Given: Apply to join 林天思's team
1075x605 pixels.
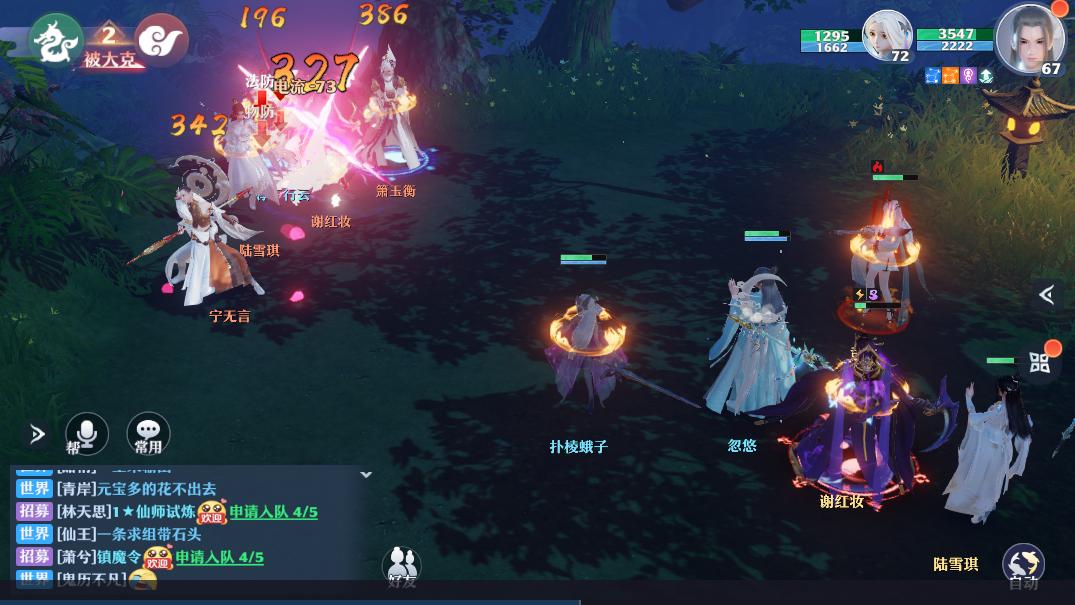Looking at the screenshot, I should tap(273, 512).
